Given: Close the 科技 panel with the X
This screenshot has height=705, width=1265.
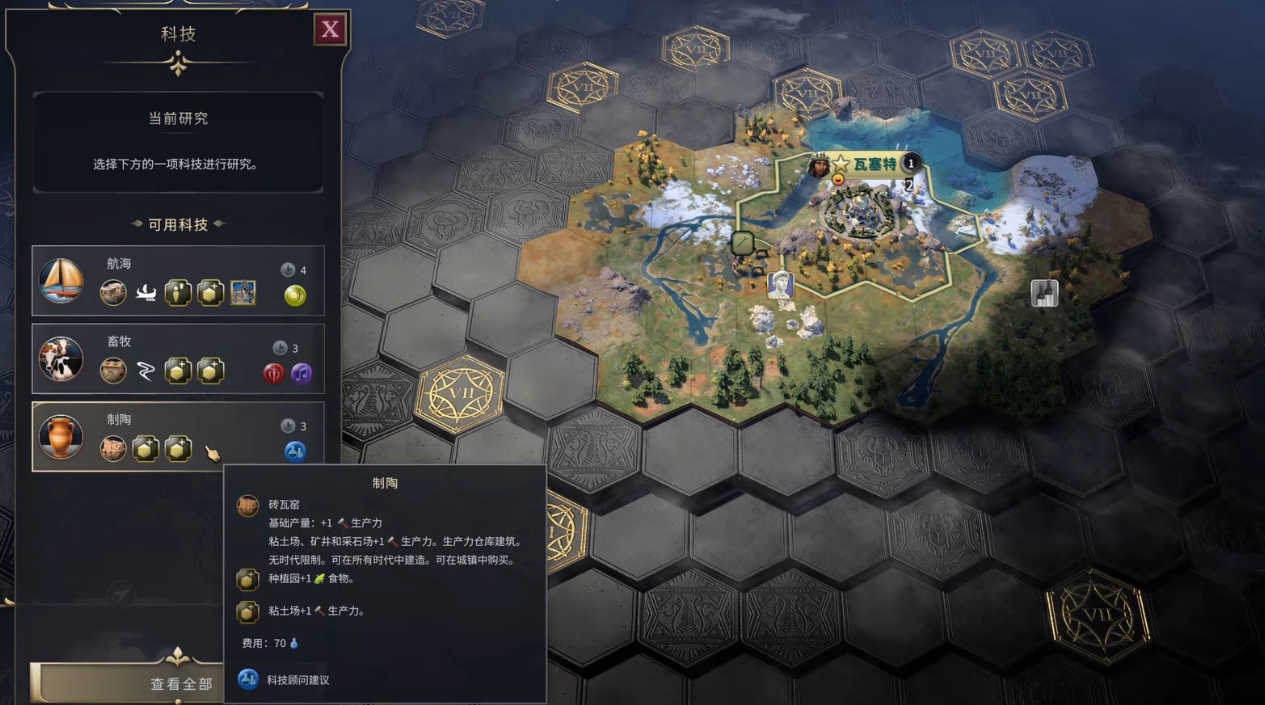Looking at the screenshot, I should pyautogui.click(x=329, y=30).
